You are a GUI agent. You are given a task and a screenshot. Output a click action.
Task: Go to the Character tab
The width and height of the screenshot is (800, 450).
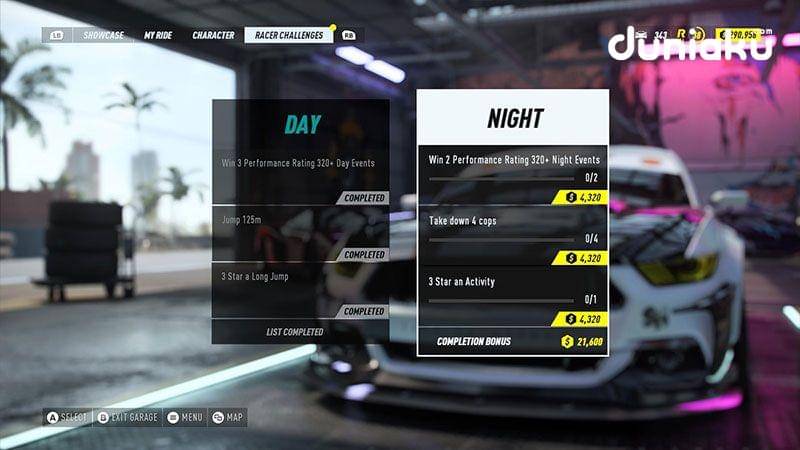pyautogui.click(x=213, y=35)
